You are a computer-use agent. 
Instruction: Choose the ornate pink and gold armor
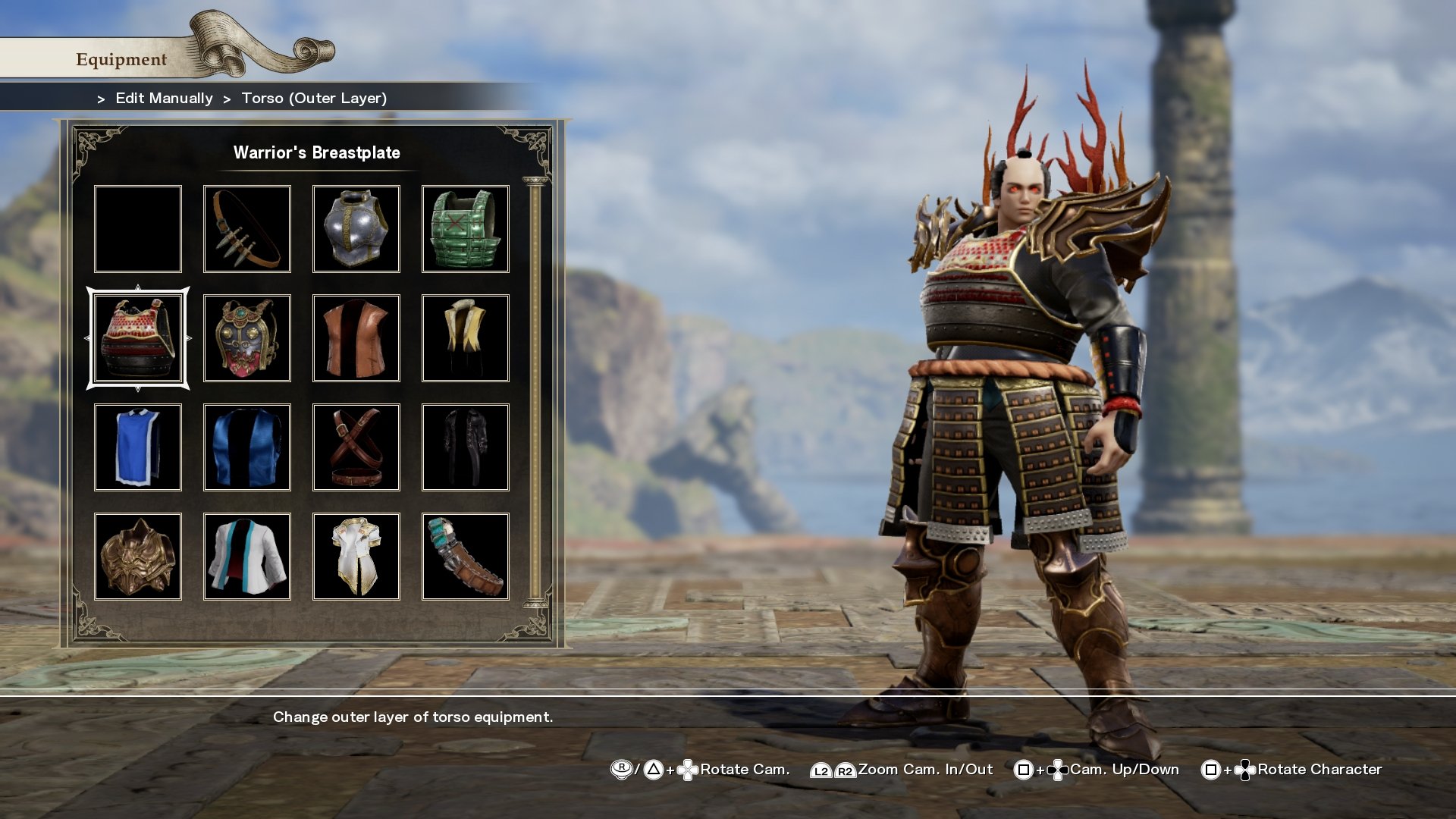(x=247, y=337)
